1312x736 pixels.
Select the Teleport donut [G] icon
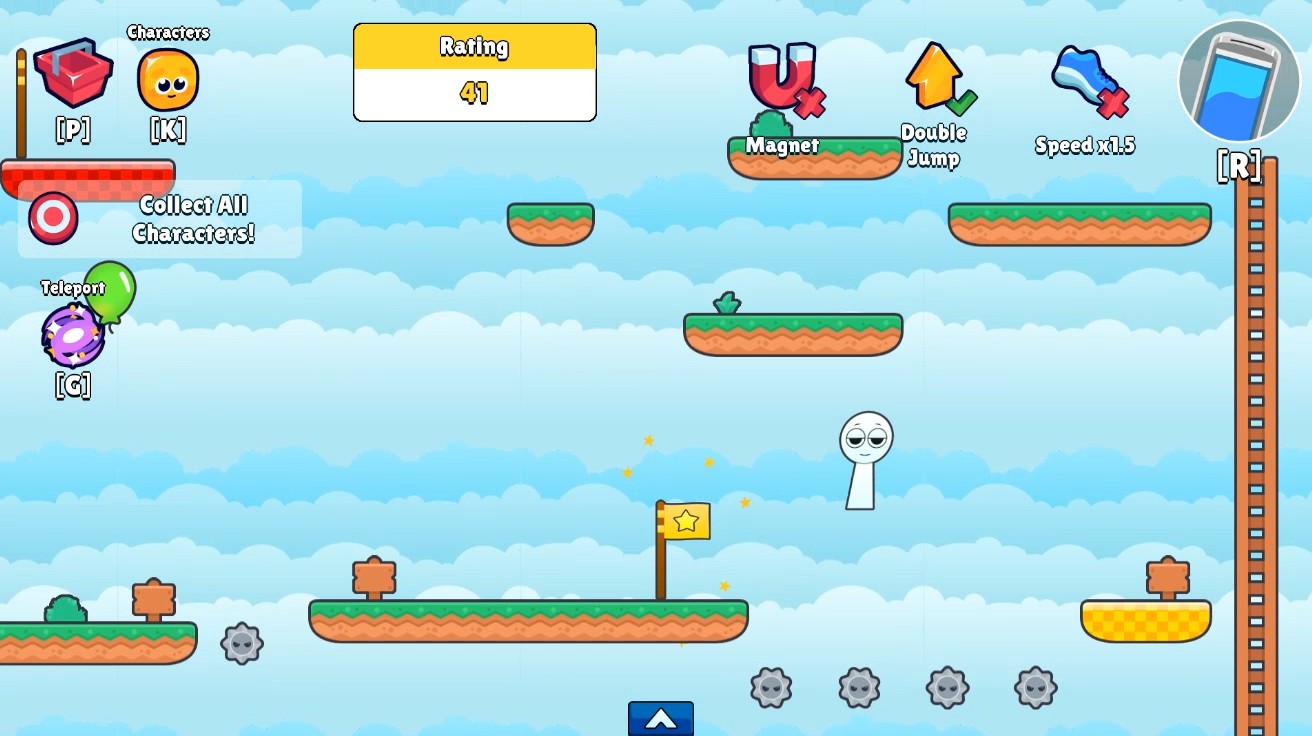(72, 332)
